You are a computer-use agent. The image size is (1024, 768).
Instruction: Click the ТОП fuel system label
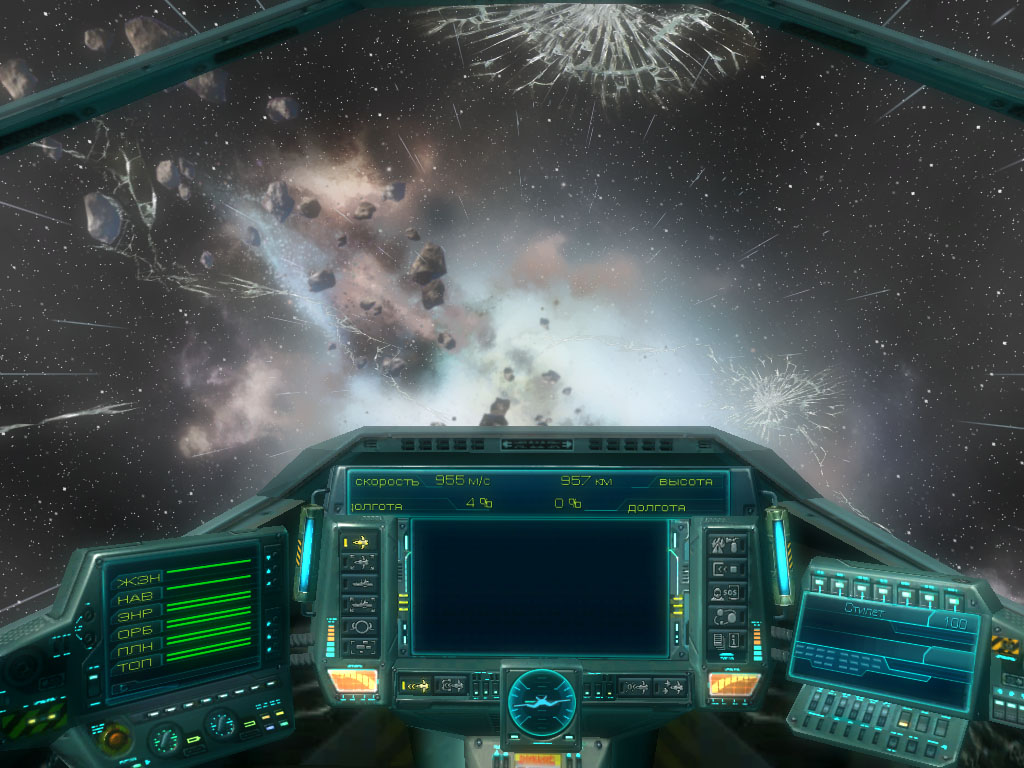138,665
